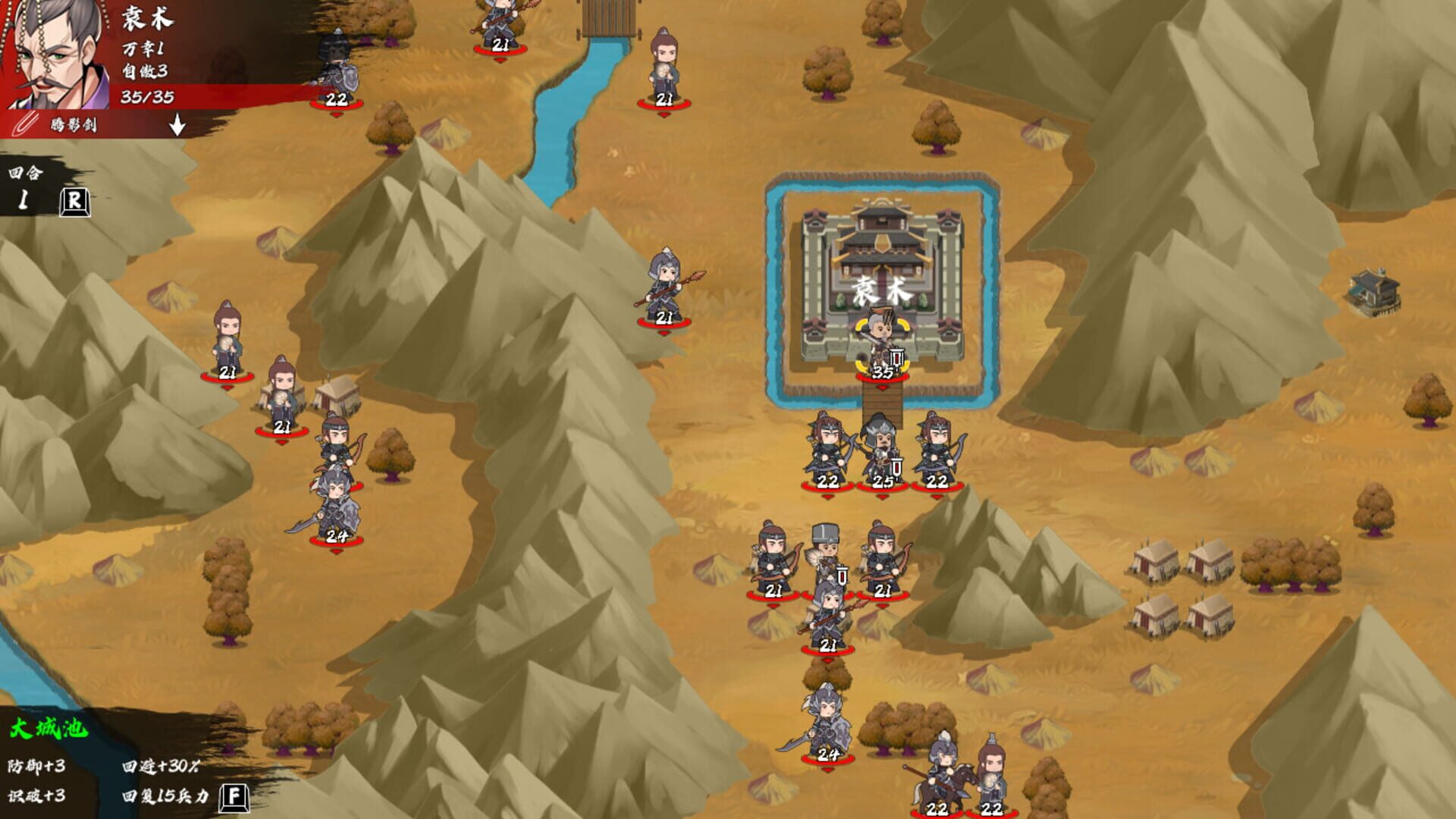The width and height of the screenshot is (1456, 819).
Task: Click the 鹏影剑 weapon icon
Action: coord(23,123)
